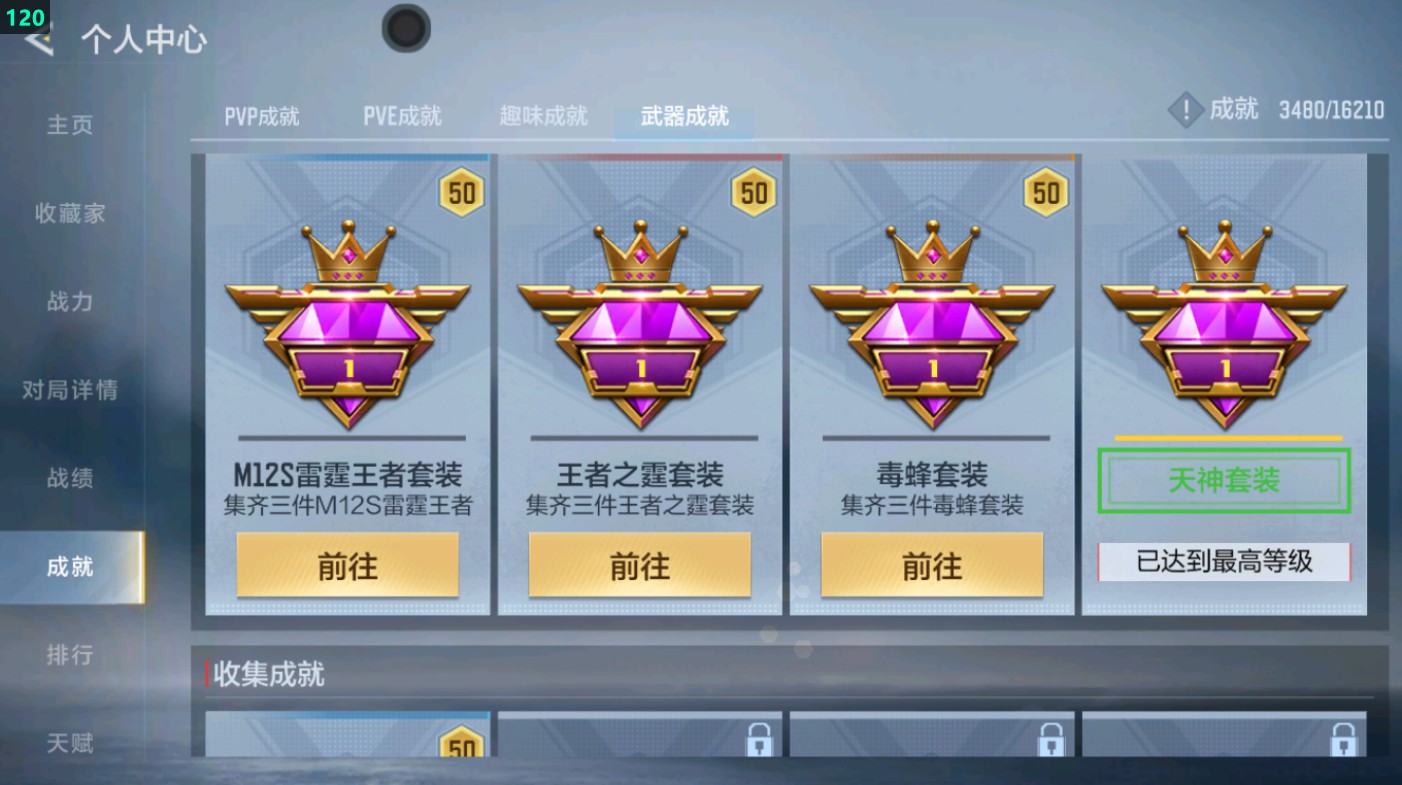Switch to the PVP成就 tab
This screenshot has width=1402, height=785.
coord(260,116)
